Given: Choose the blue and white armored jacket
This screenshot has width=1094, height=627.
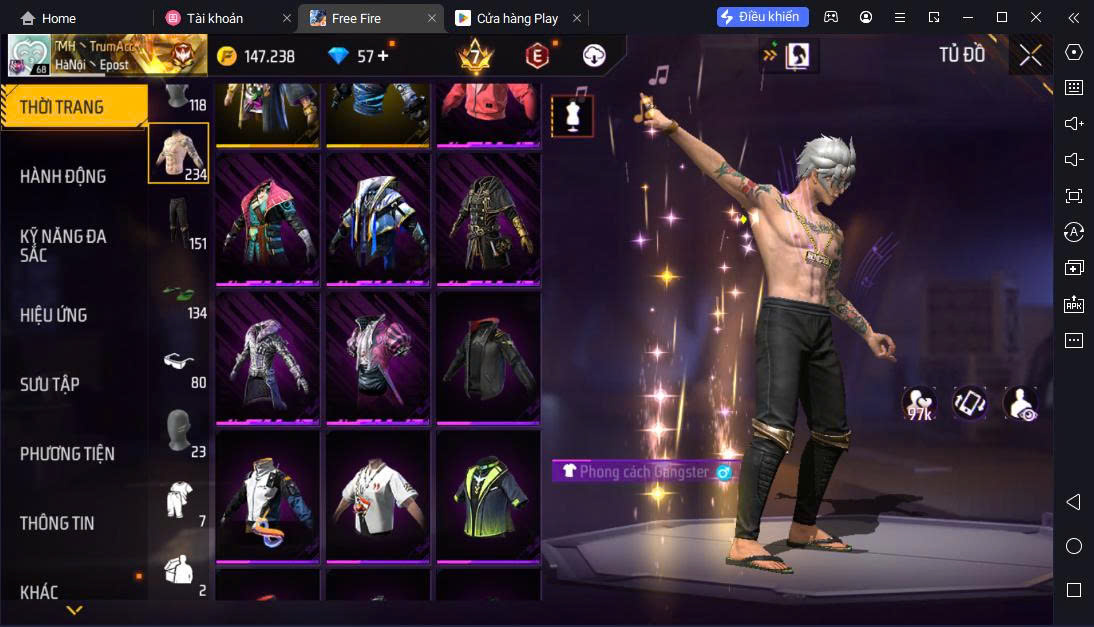Looking at the screenshot, I should pos(378,217).
